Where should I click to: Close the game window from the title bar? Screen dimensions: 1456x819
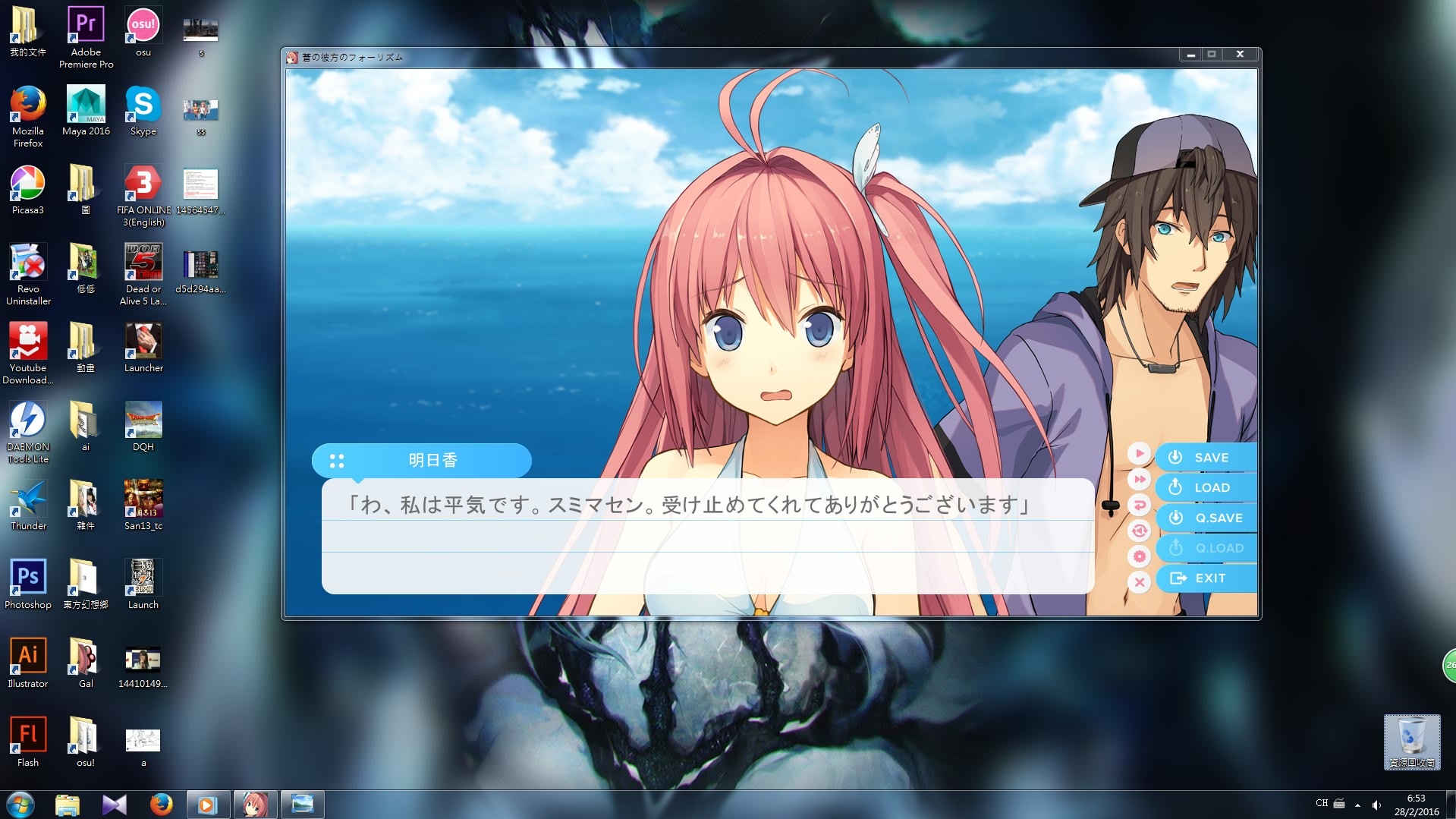tap(1240, 55)
